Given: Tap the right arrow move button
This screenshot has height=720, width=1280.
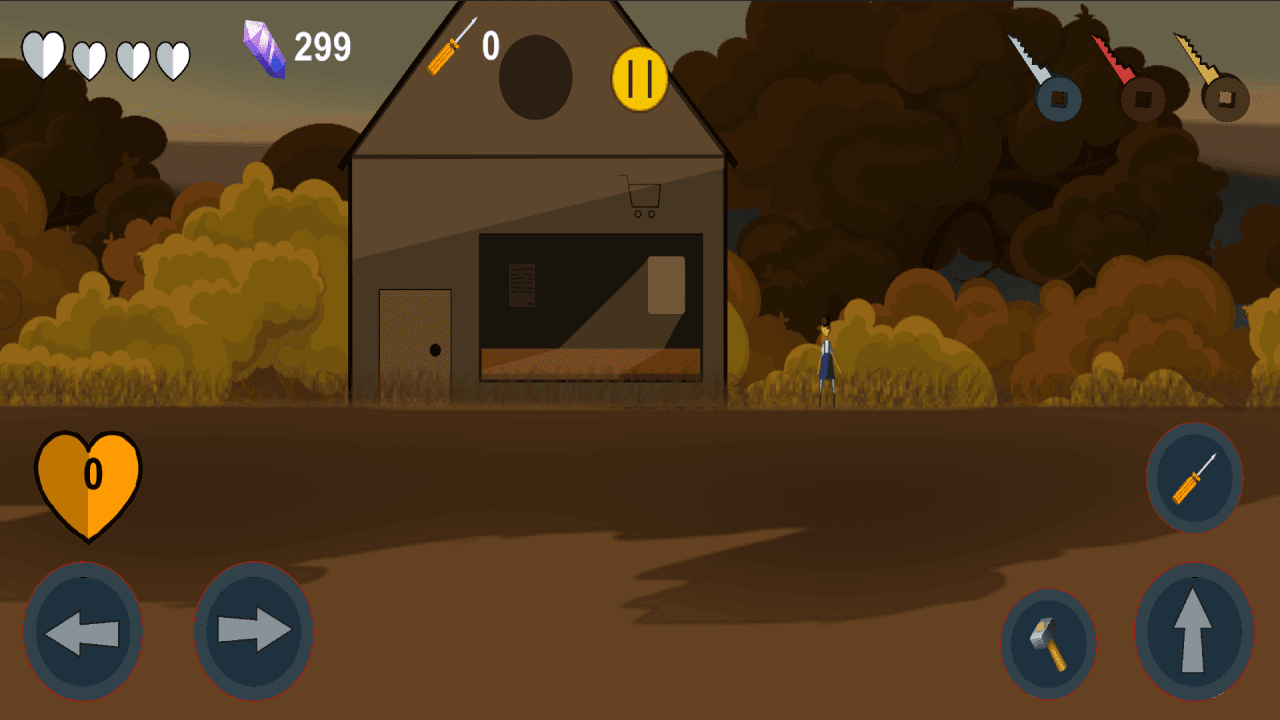Looking at the screenshot, I should (253, 631).
